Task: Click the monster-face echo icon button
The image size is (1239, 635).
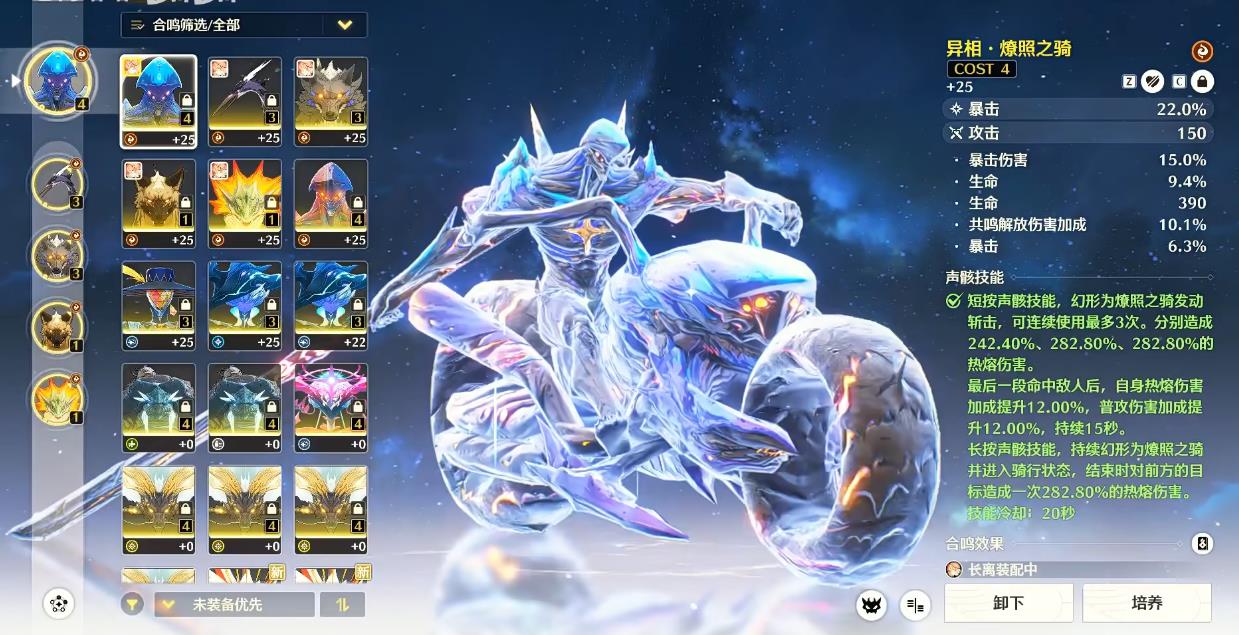Action: click(x=871, y=604)
